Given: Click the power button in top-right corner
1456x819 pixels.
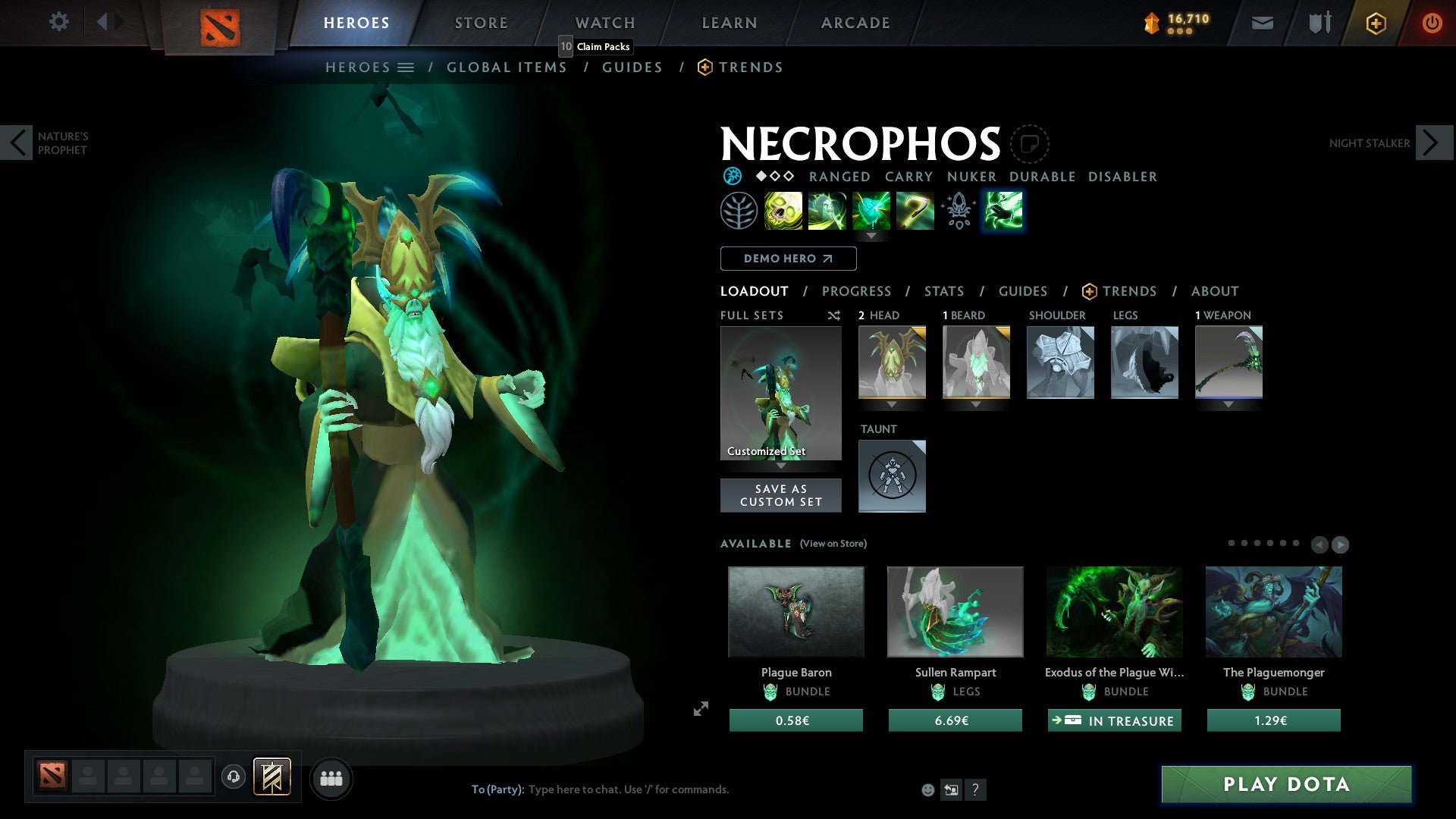Looking at the screenshot, I should pyautogui.click(x=1432, y=23).
